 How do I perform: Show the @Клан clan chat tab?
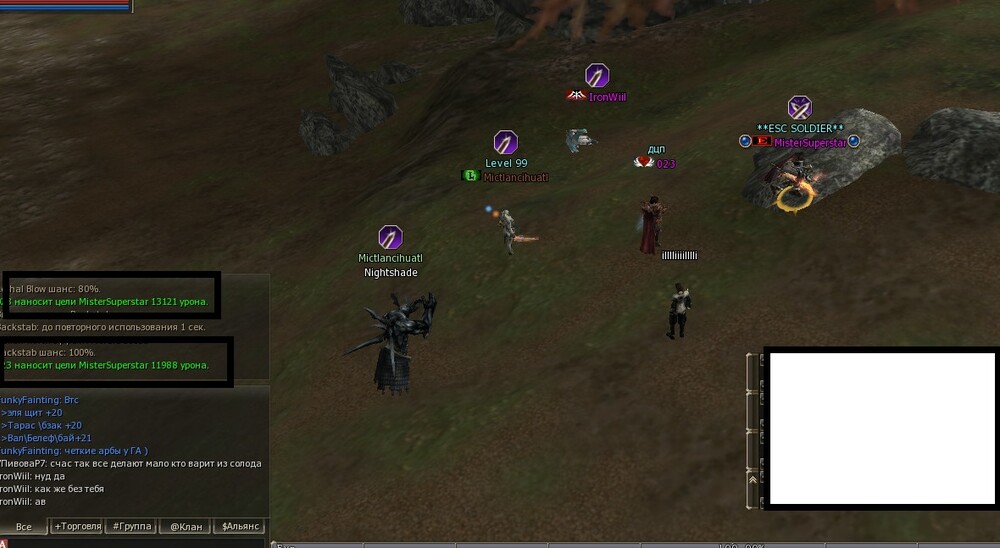[187, 526]
